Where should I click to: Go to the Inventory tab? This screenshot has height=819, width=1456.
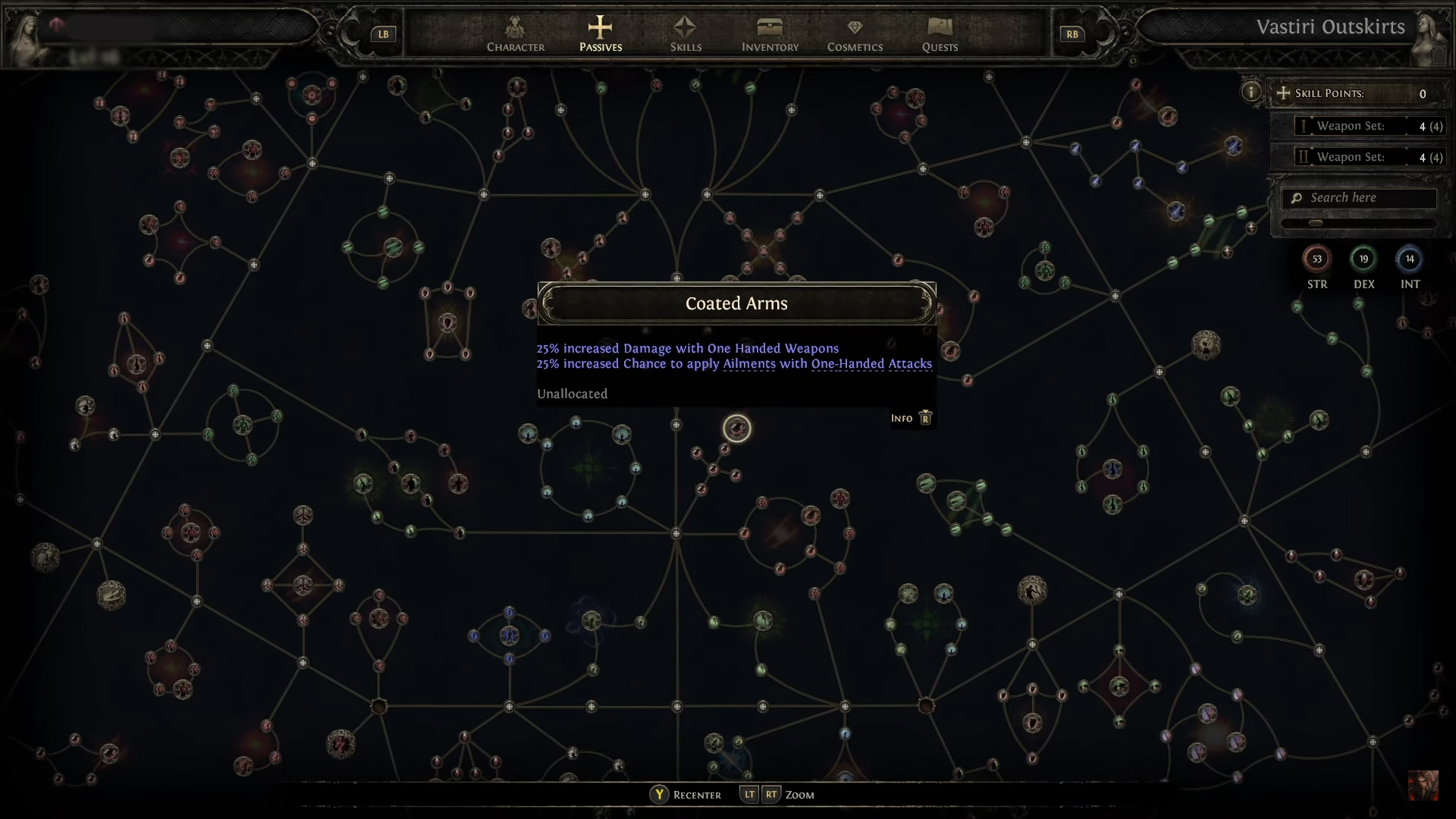pos(770,35)
